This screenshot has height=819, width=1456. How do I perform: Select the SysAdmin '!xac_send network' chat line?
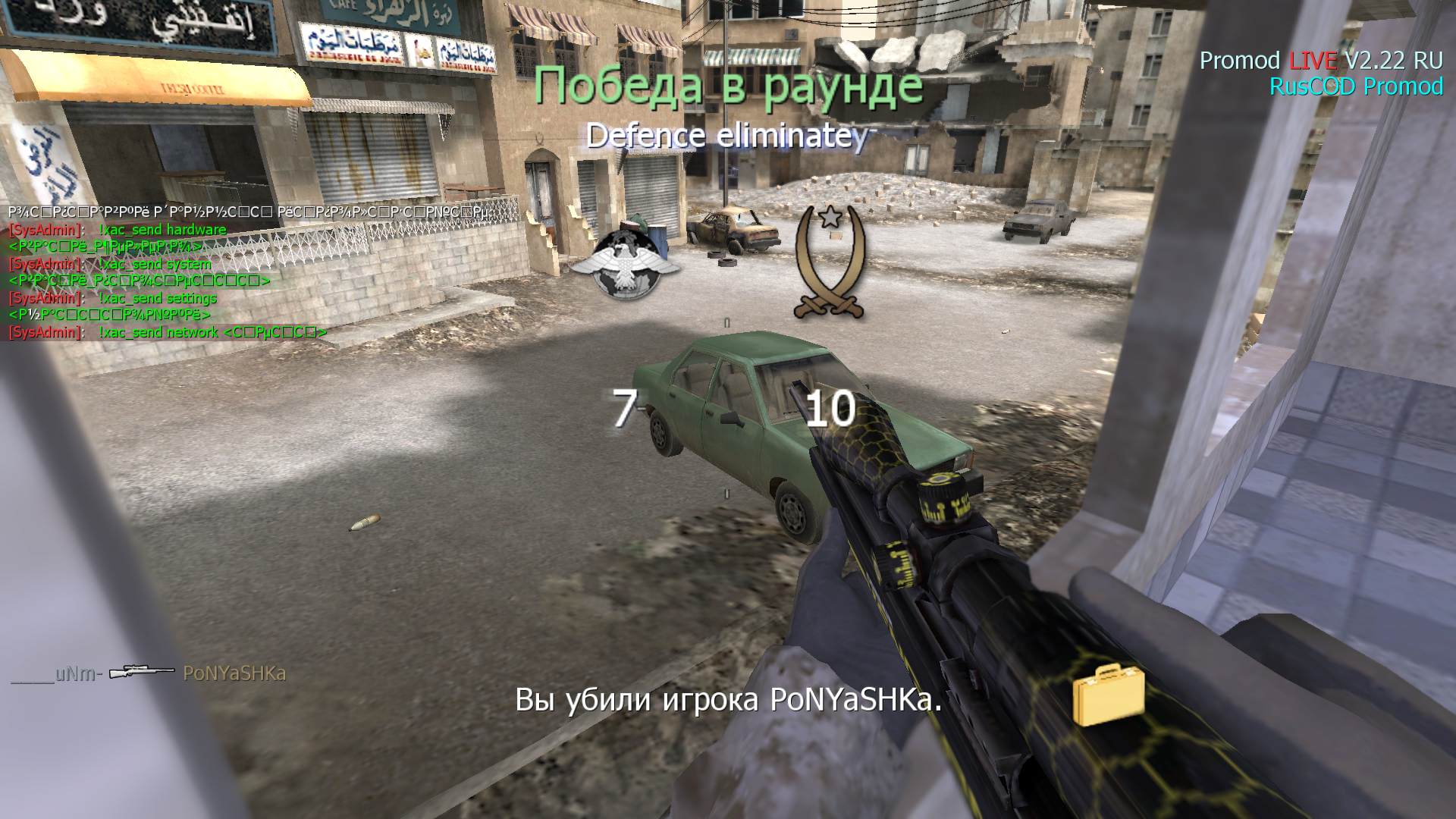pos(167,332)
